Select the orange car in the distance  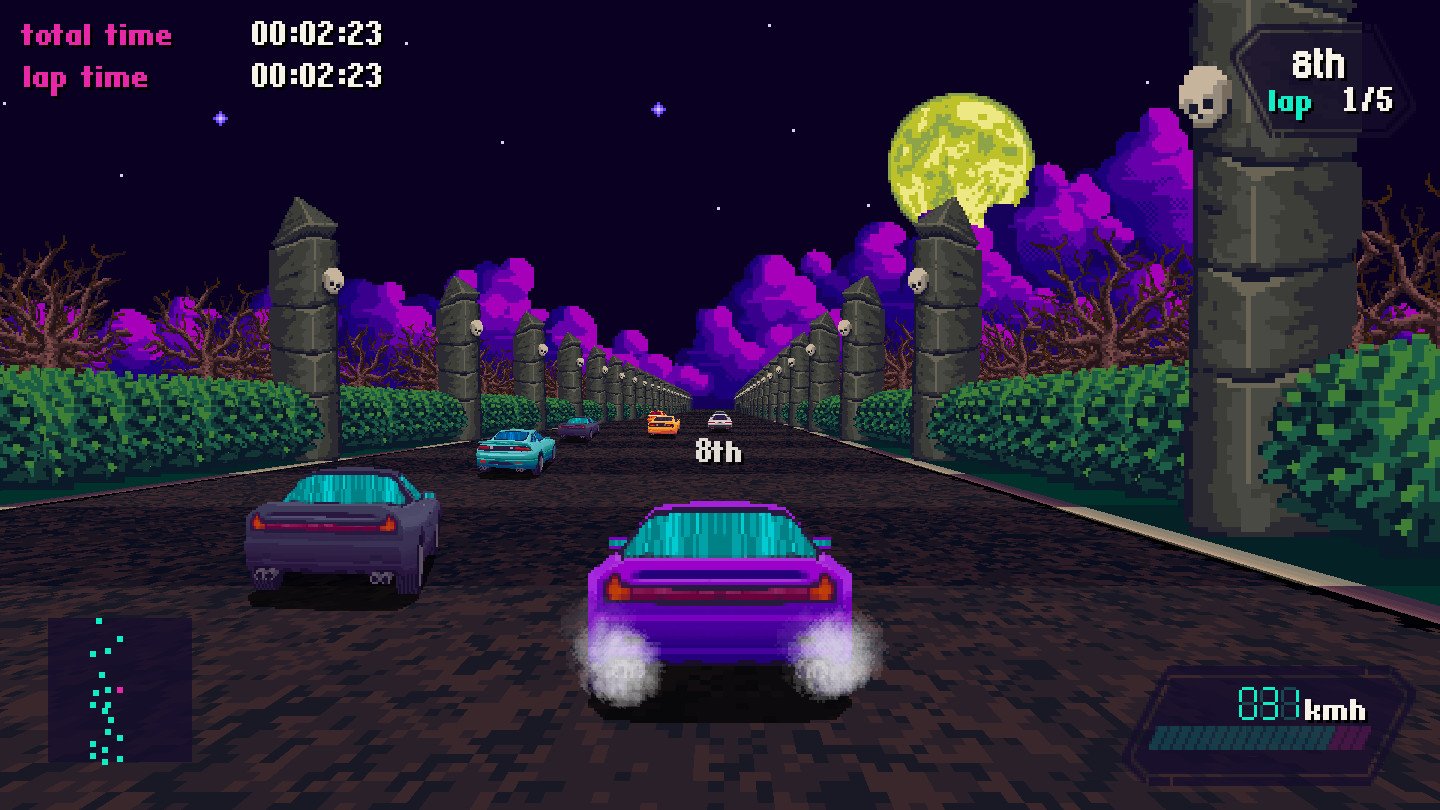coord(665,425)
